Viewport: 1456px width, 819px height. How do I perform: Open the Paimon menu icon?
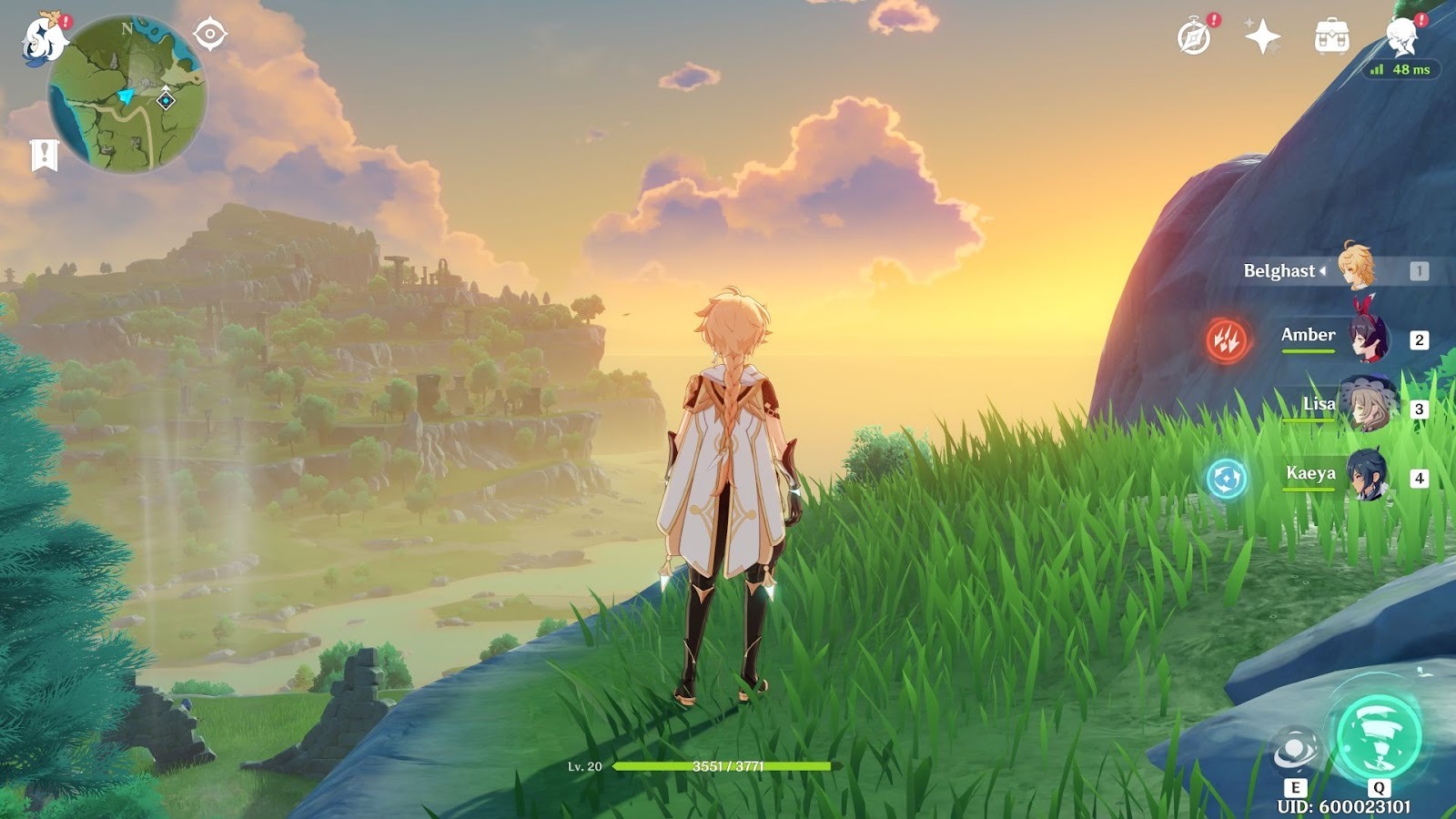pyautogui.click(x=44, y=40)
